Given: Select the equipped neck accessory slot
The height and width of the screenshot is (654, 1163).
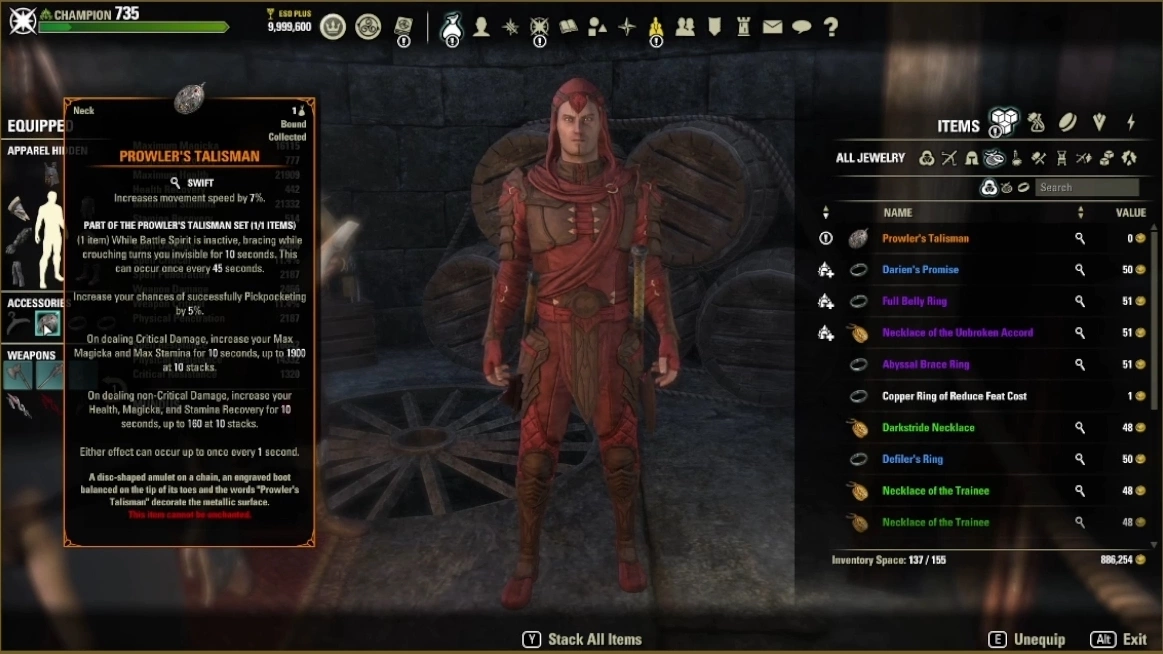Looking at the screenshot, I should pos(47,323).
